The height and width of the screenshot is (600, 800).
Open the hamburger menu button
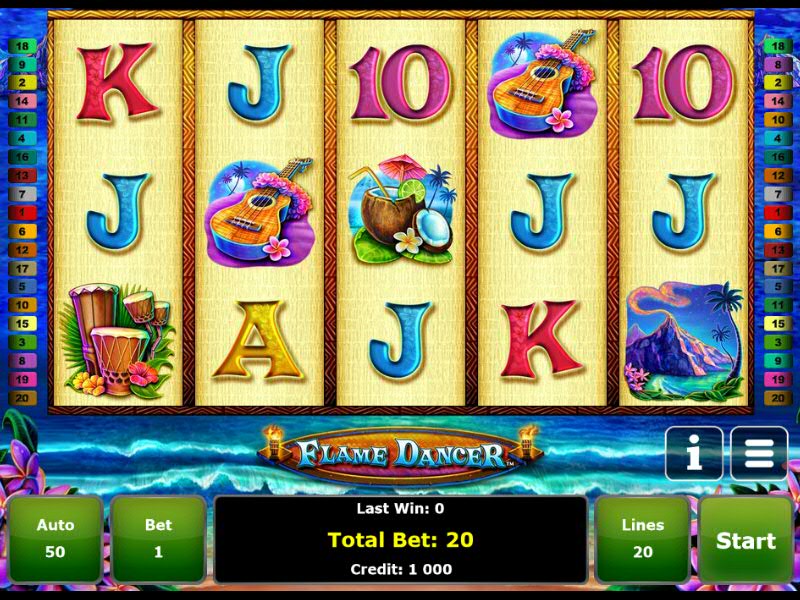coord(759,455)
